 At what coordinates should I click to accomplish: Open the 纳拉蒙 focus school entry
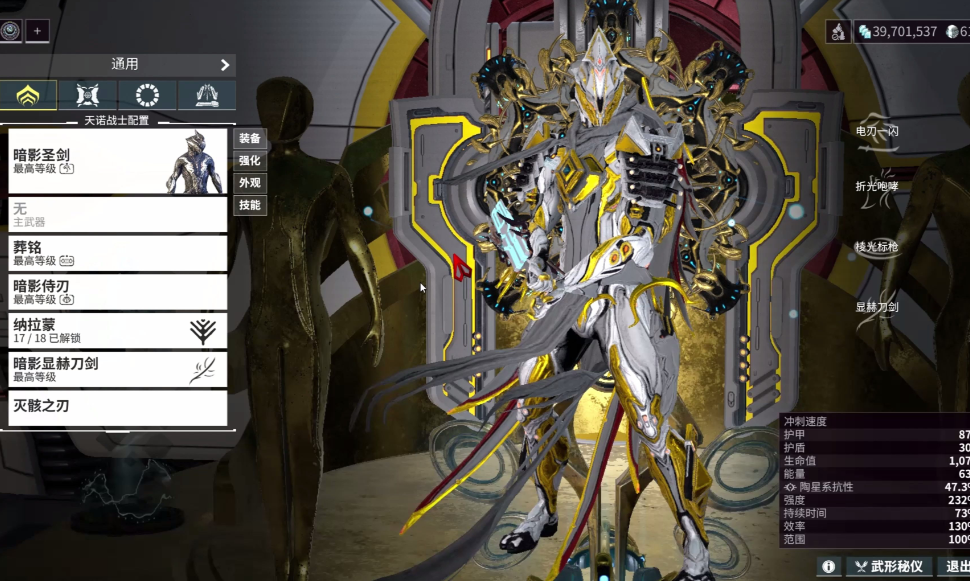click(118, 331)
